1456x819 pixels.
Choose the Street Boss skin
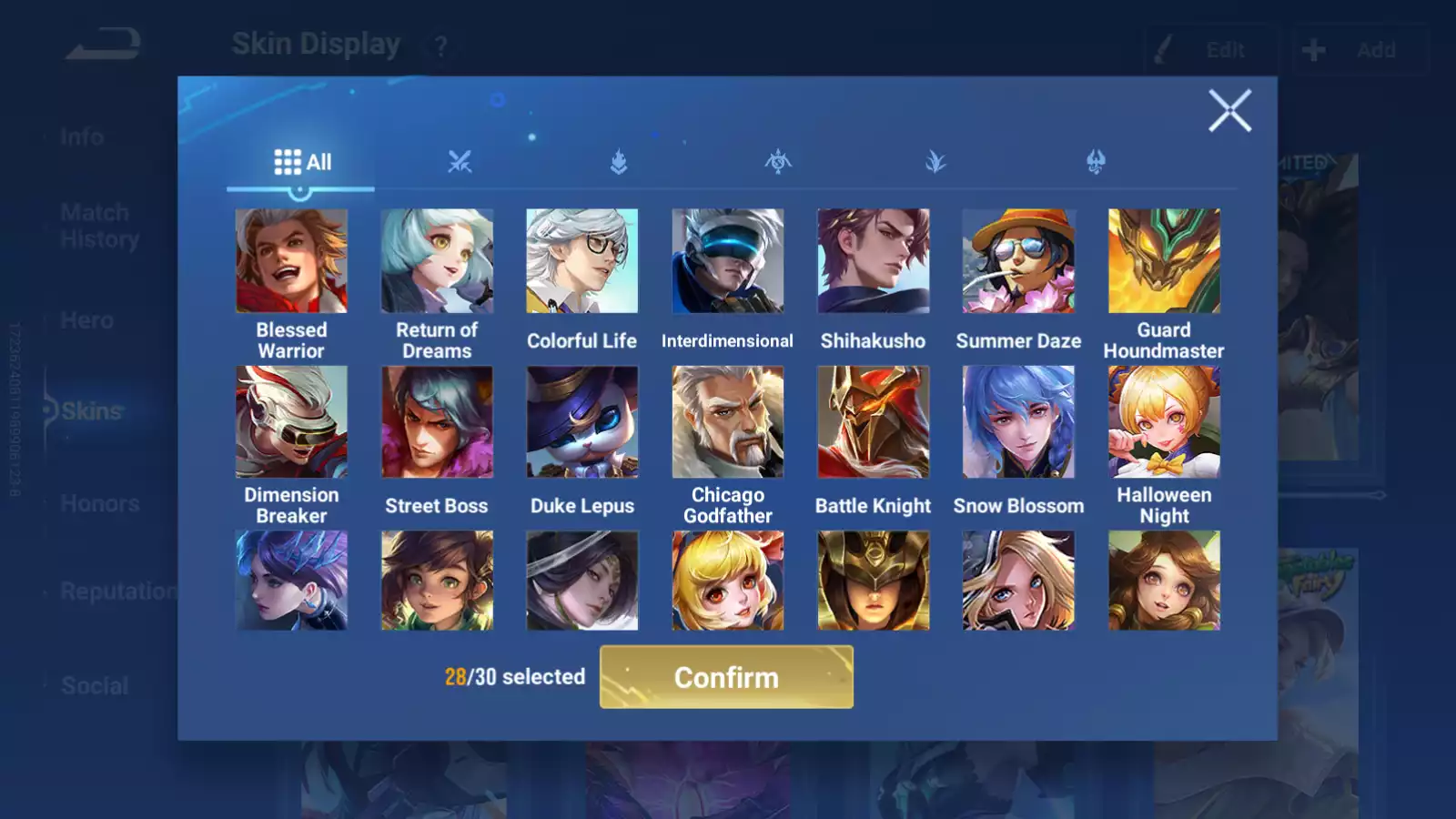(x=437, y=422)
